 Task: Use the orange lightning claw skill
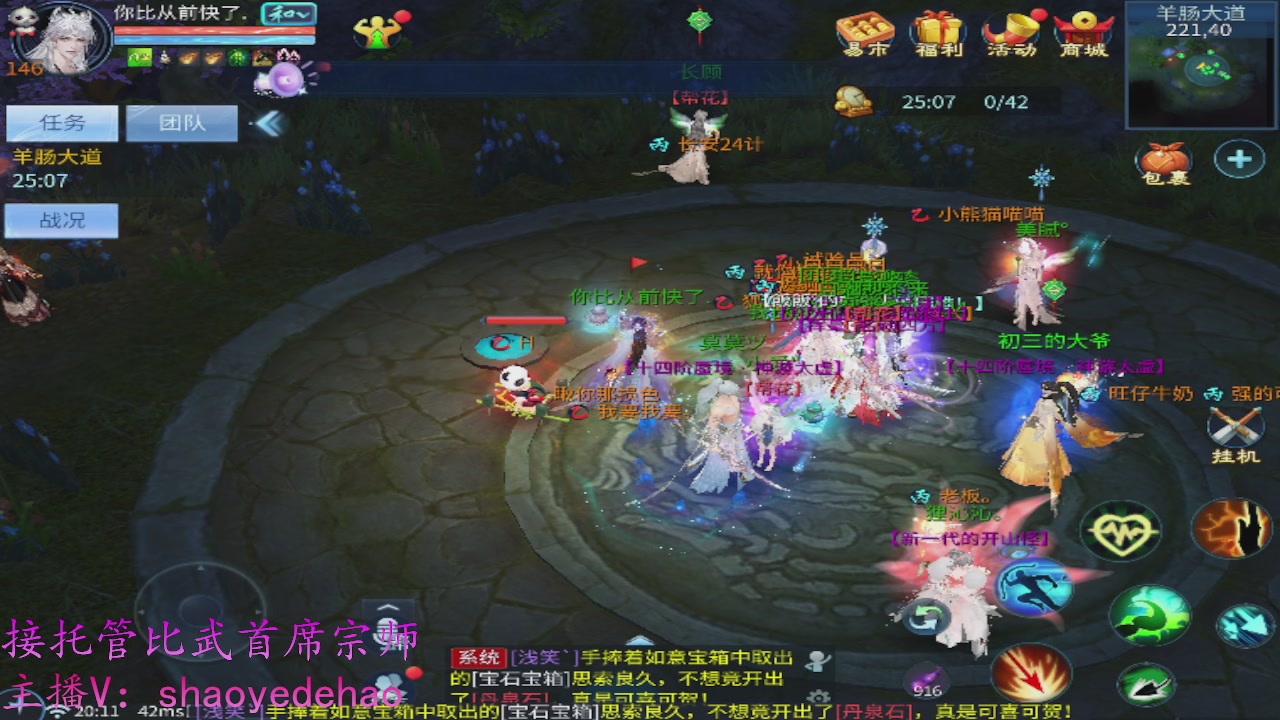coord(1230,529)
